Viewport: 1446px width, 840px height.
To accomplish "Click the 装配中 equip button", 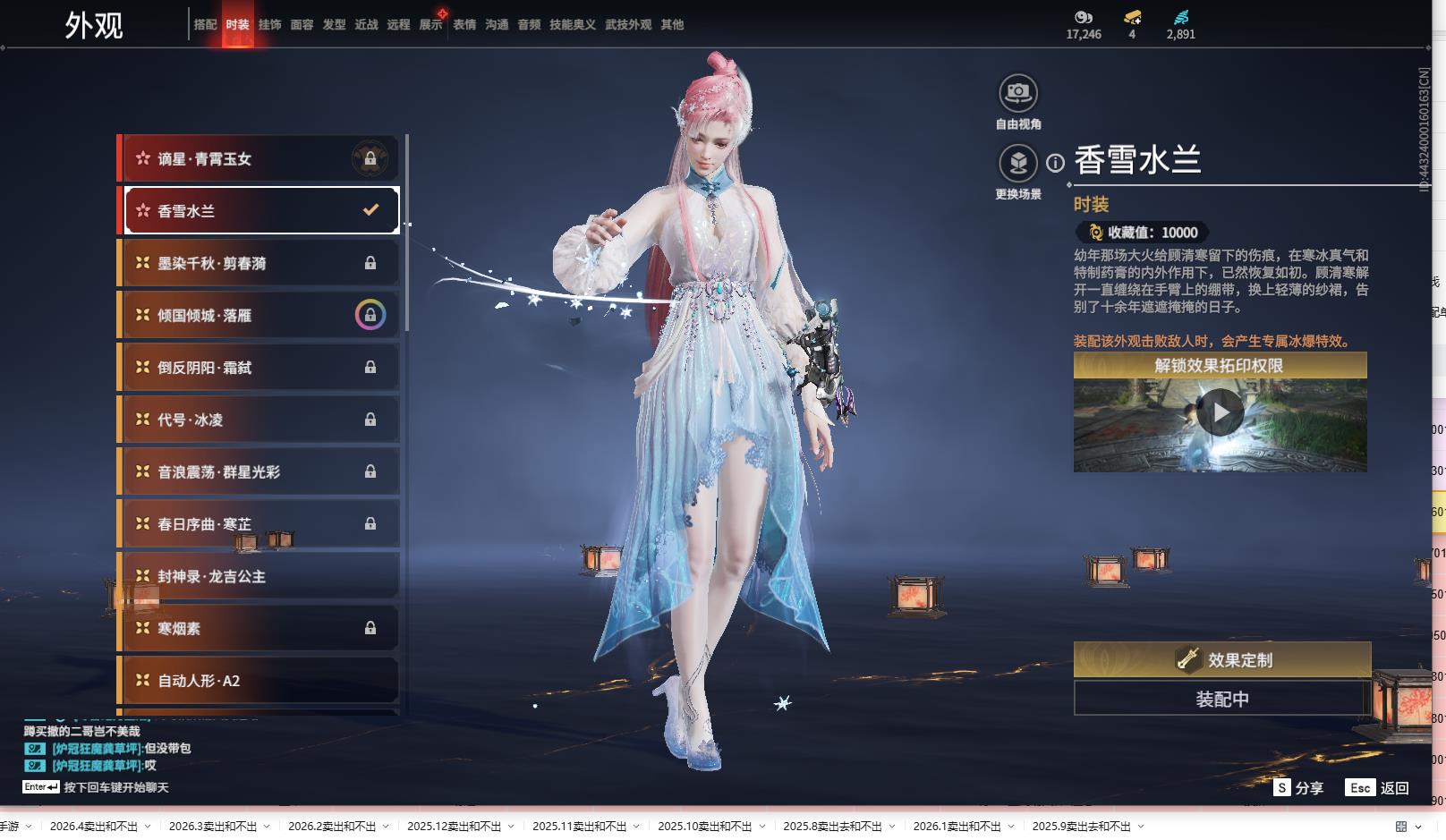I will click(1221, 699).
